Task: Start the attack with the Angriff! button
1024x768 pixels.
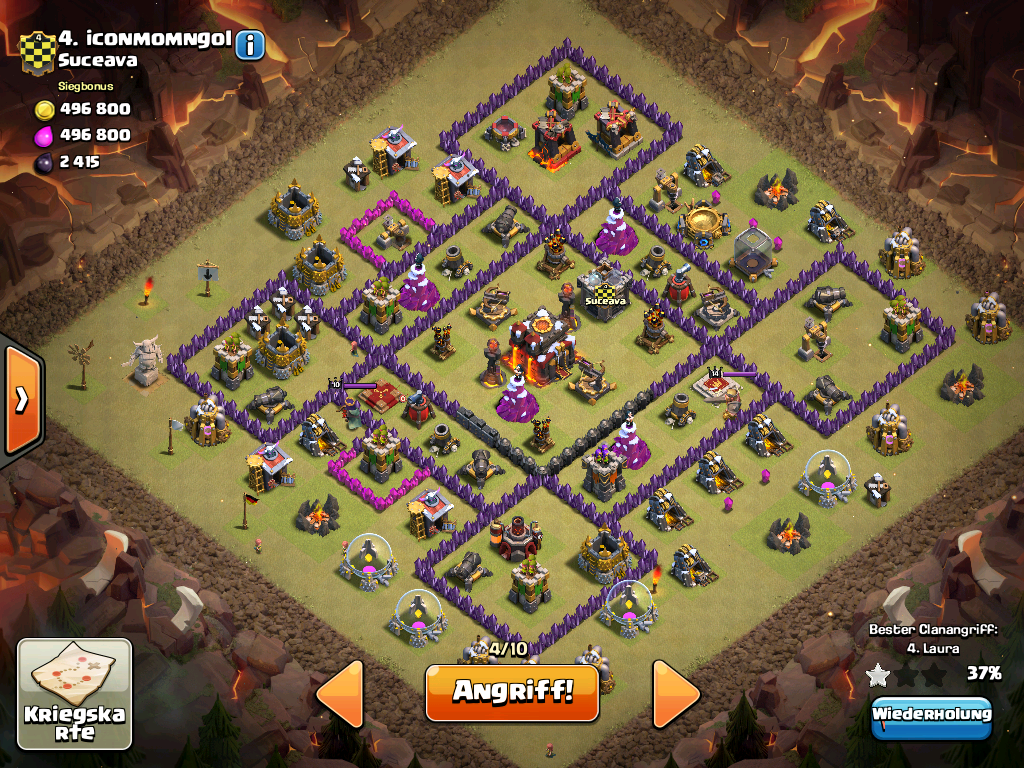Action: (511, 692)
